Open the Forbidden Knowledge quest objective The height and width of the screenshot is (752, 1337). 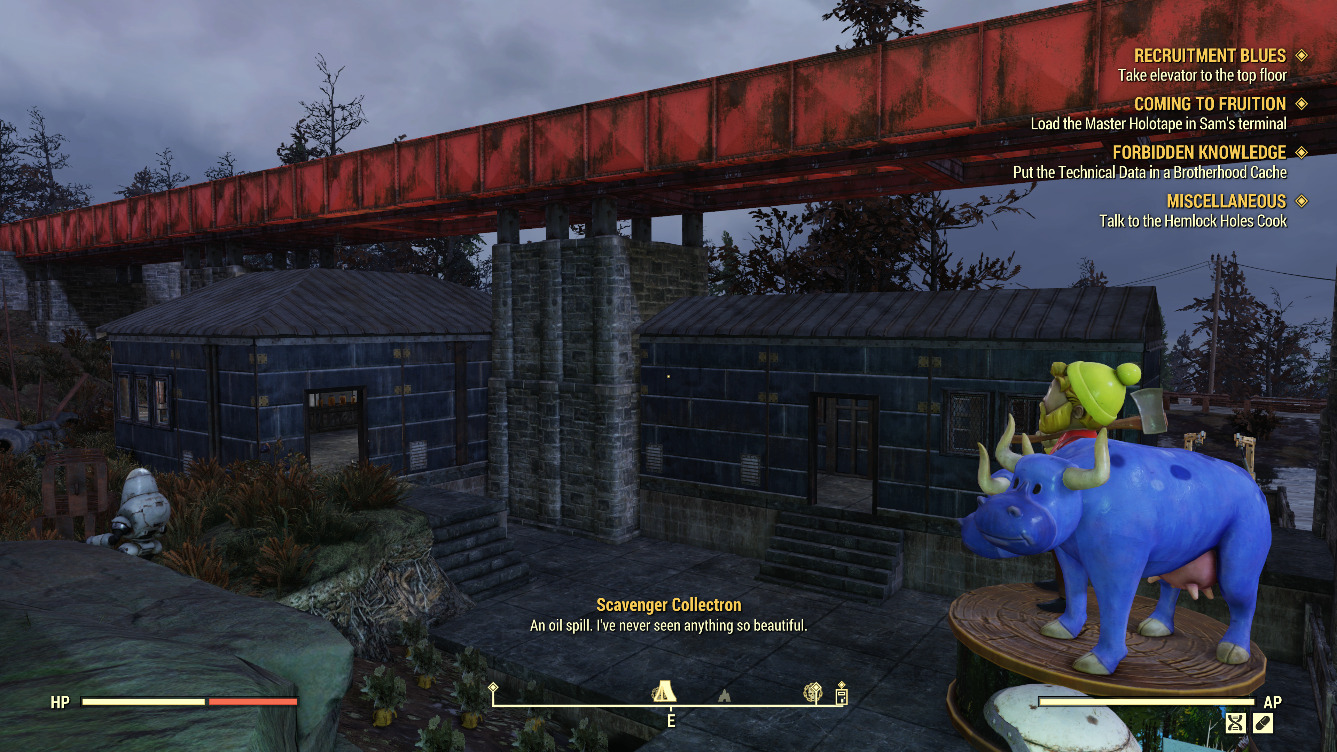(1149, 172)
